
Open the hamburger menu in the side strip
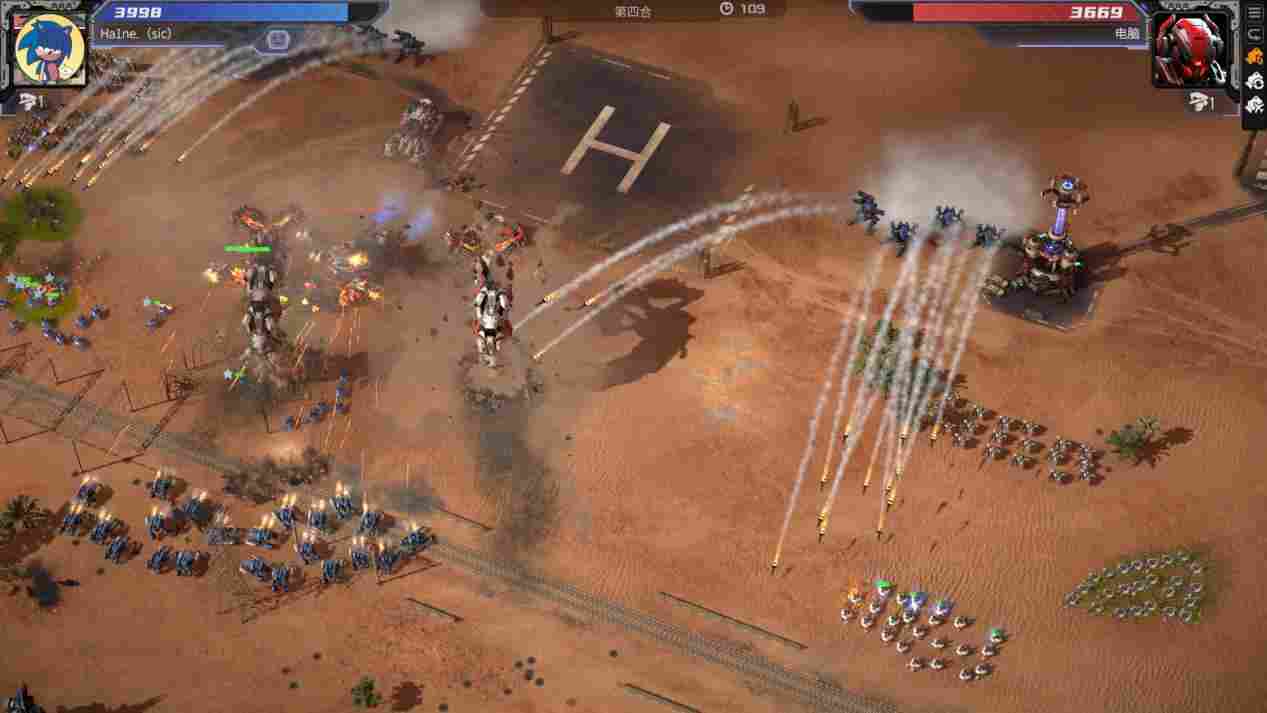tap(1255, 12)
